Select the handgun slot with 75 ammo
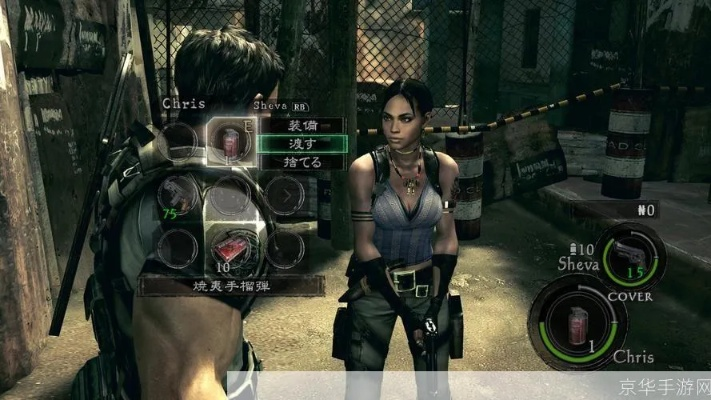 tap(178, 194)
